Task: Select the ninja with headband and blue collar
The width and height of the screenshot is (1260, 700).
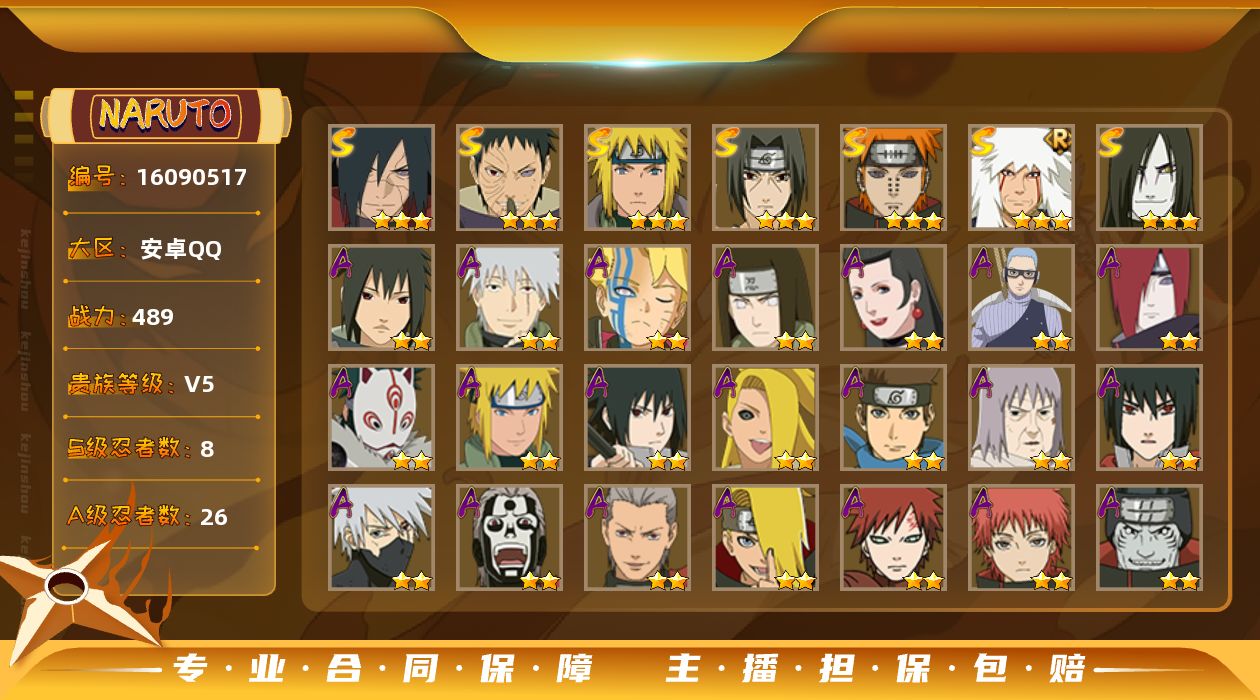Action: click(893, 417)
